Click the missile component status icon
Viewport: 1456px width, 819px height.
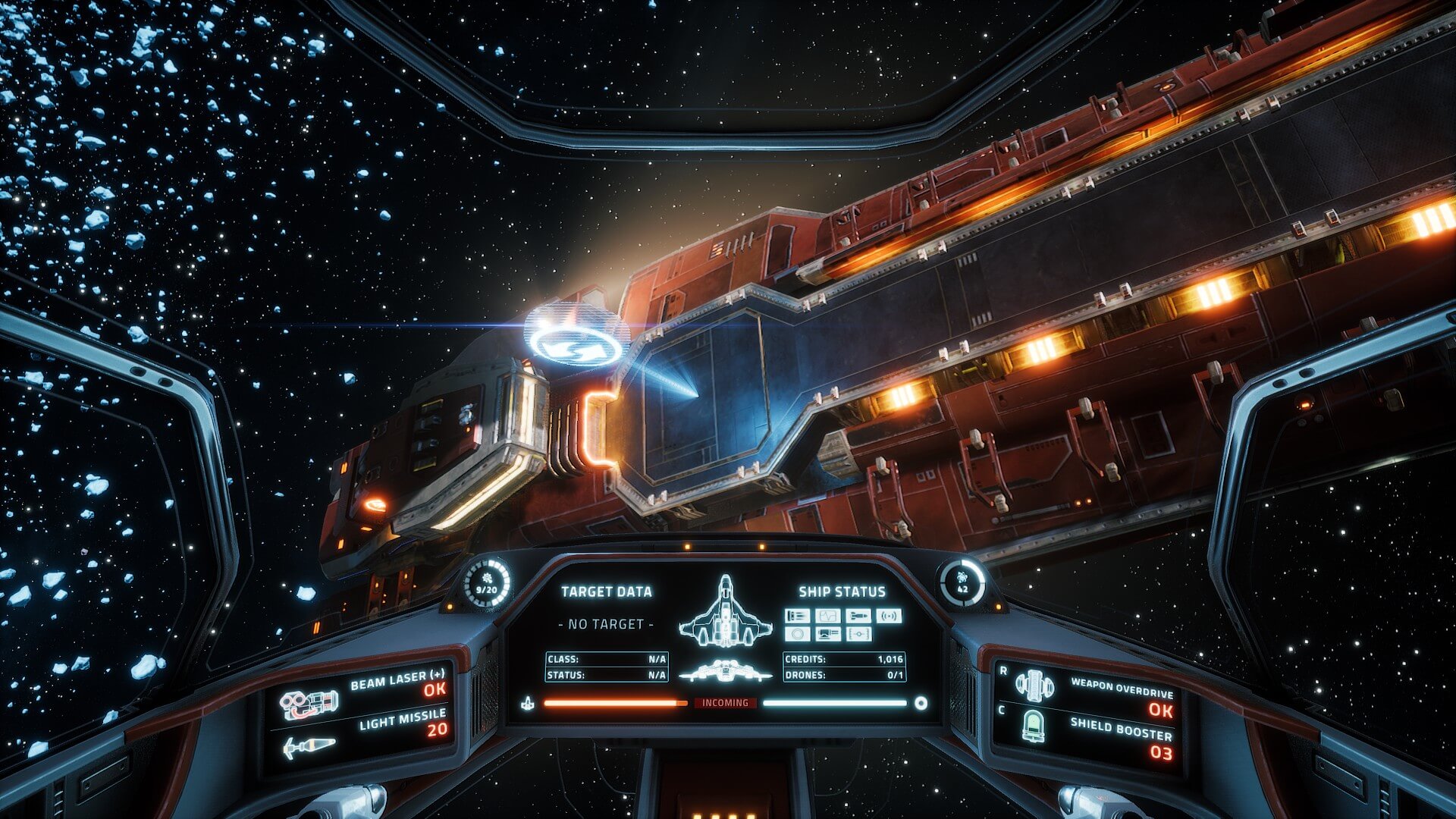click(x=858, y=616)
